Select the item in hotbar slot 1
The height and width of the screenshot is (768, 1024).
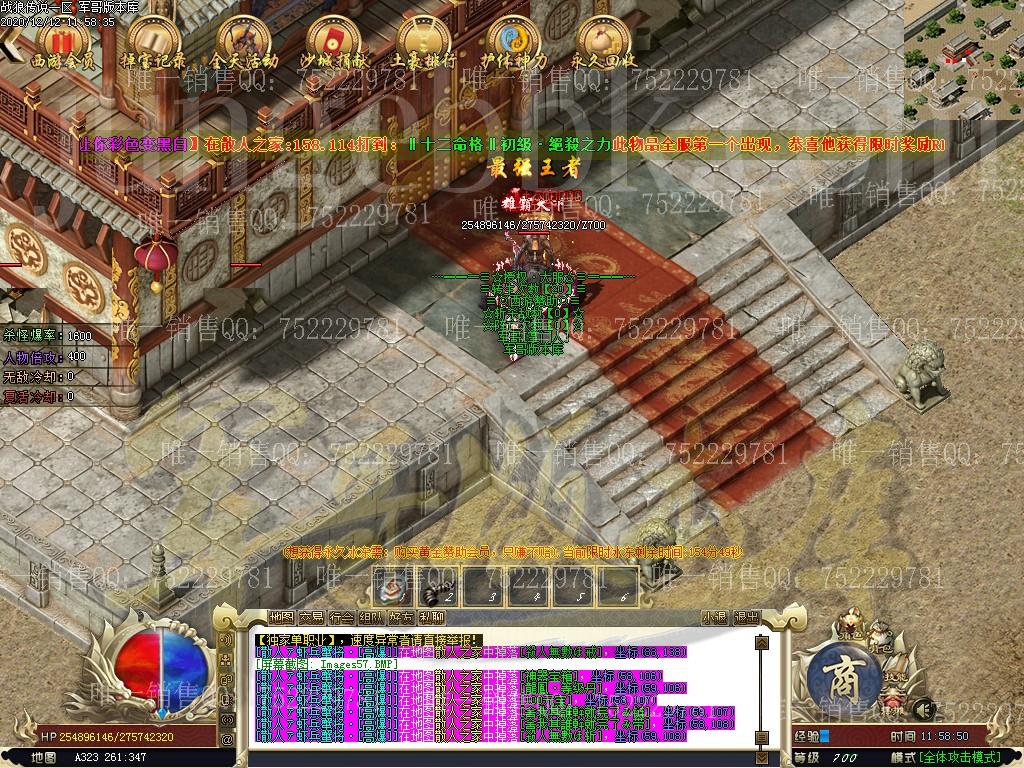coord(395,585)
